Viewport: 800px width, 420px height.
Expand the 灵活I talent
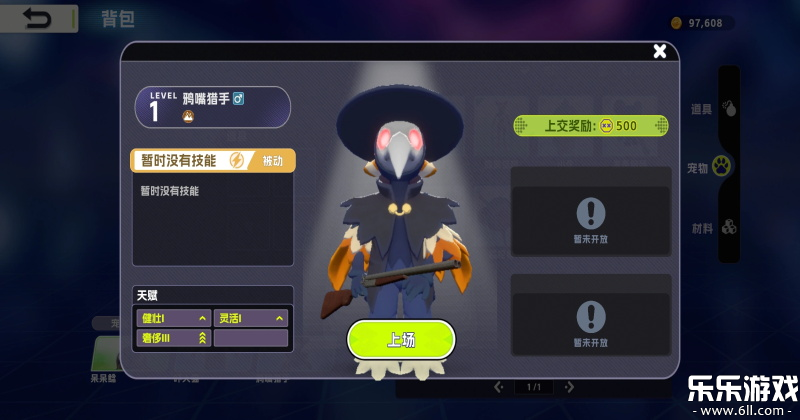point(251,319)
